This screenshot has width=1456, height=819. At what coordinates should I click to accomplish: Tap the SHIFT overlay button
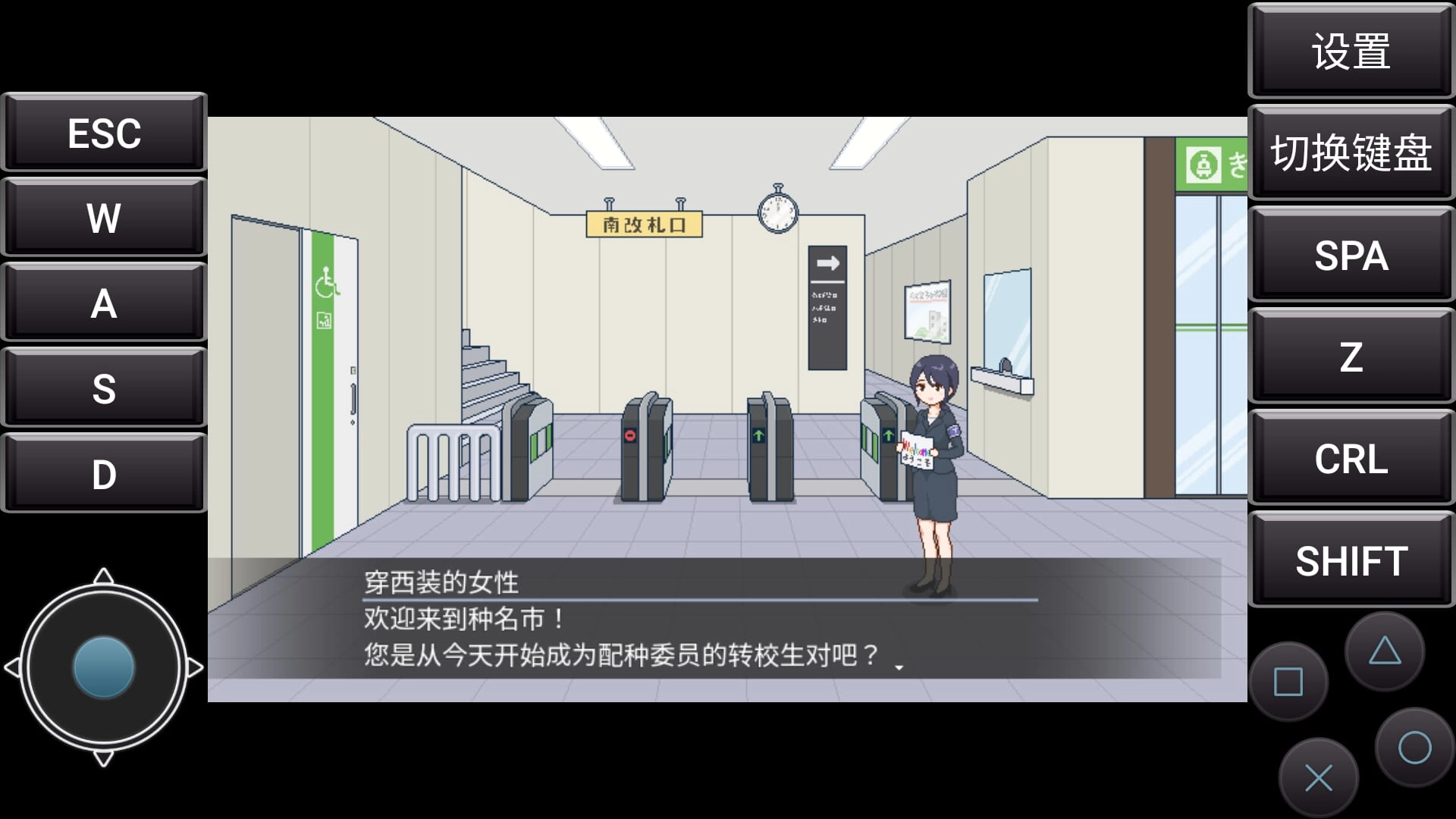[1351, 560]
